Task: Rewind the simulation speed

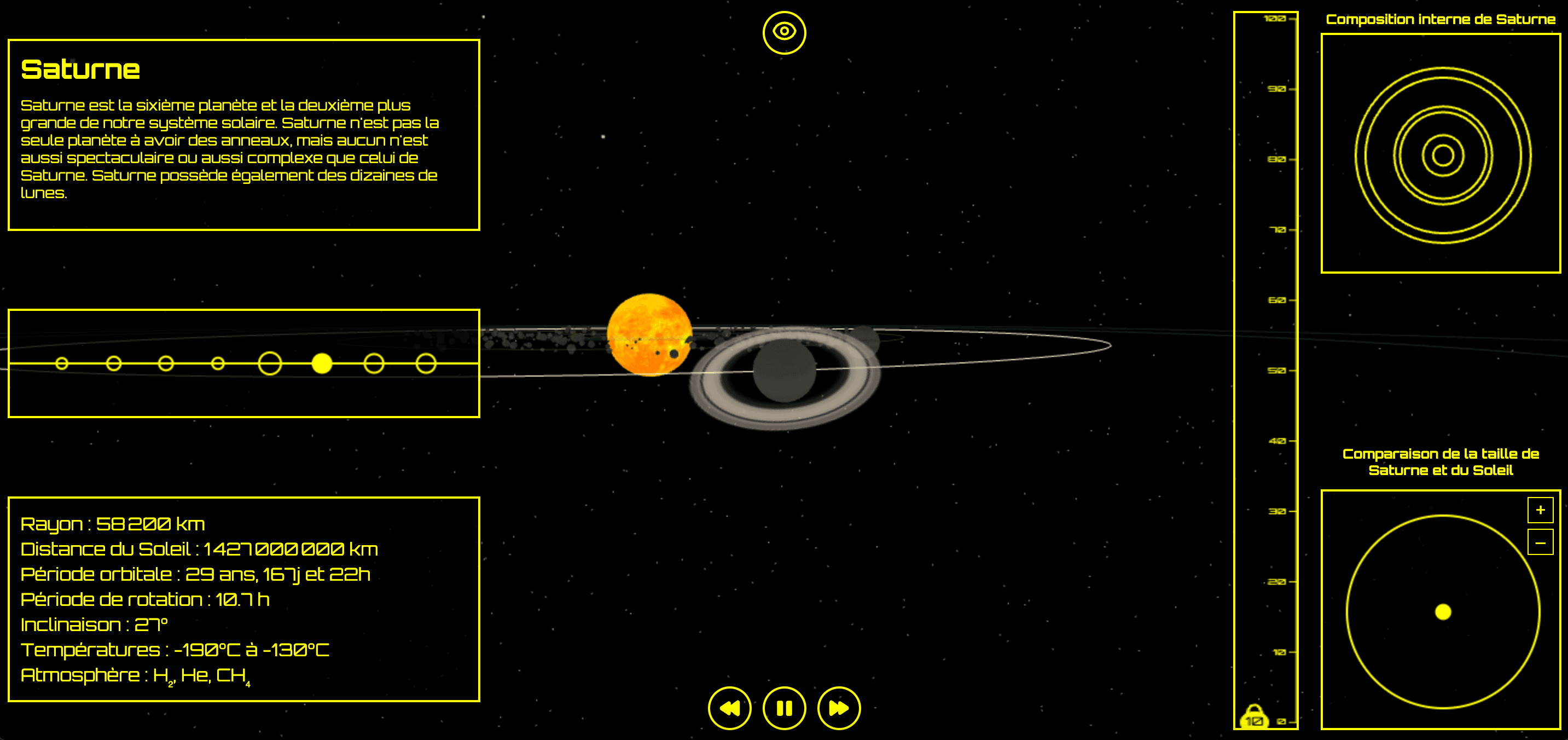Action: 729,708
